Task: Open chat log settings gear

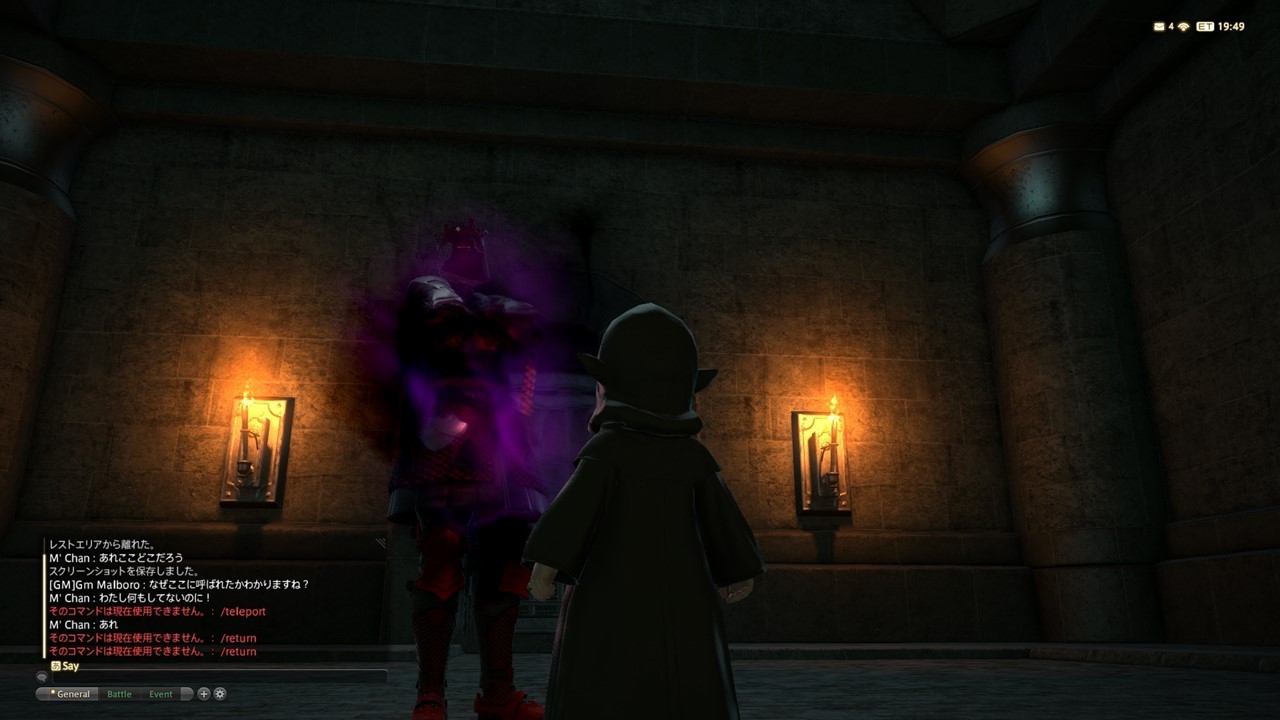Action: click(x=220, y=694)
